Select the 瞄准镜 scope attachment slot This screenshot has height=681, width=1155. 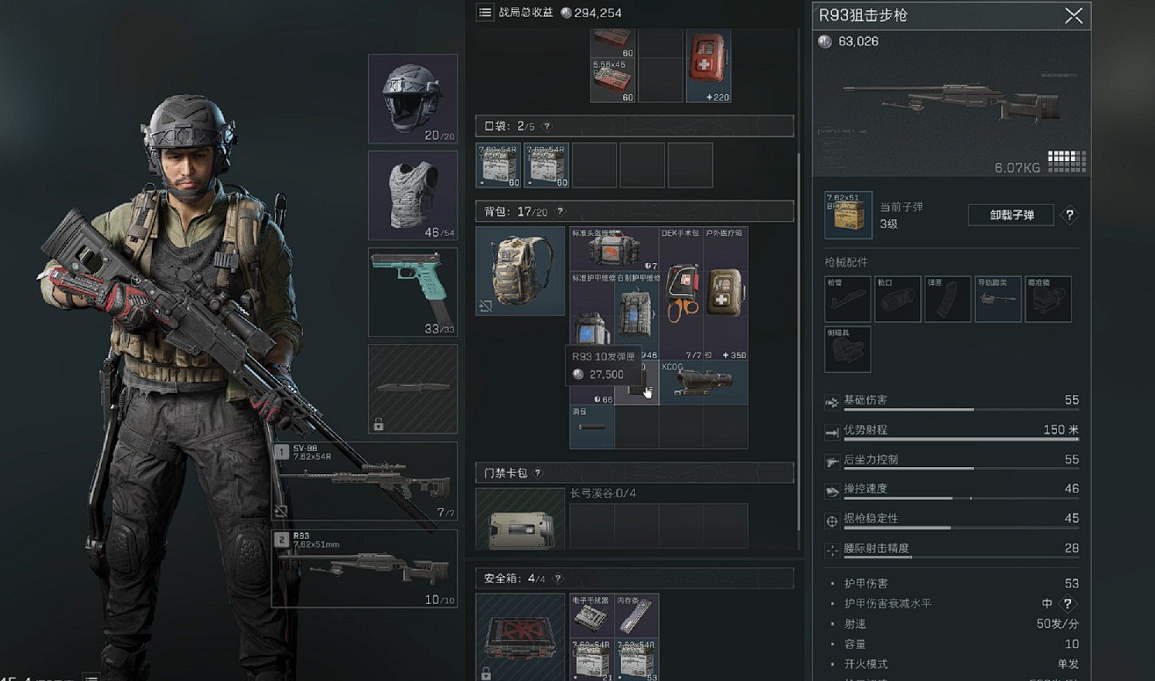(1047, 299)
